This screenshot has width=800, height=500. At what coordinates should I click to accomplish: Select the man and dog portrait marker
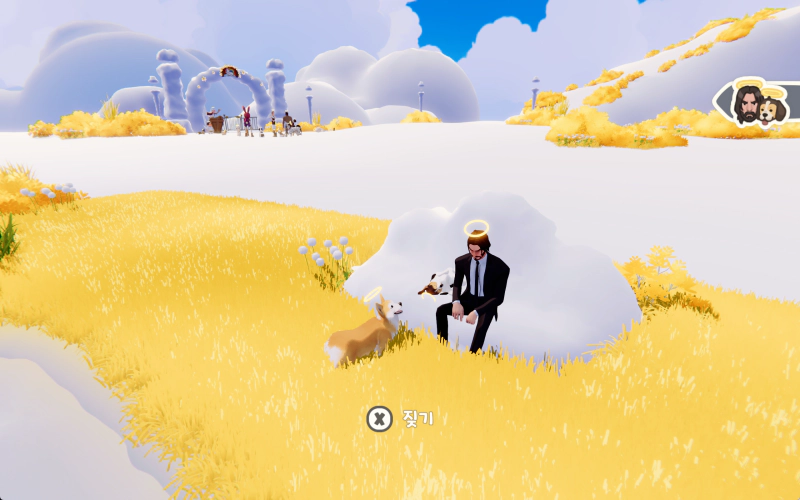pyautogui.click(x=757, y=104)
